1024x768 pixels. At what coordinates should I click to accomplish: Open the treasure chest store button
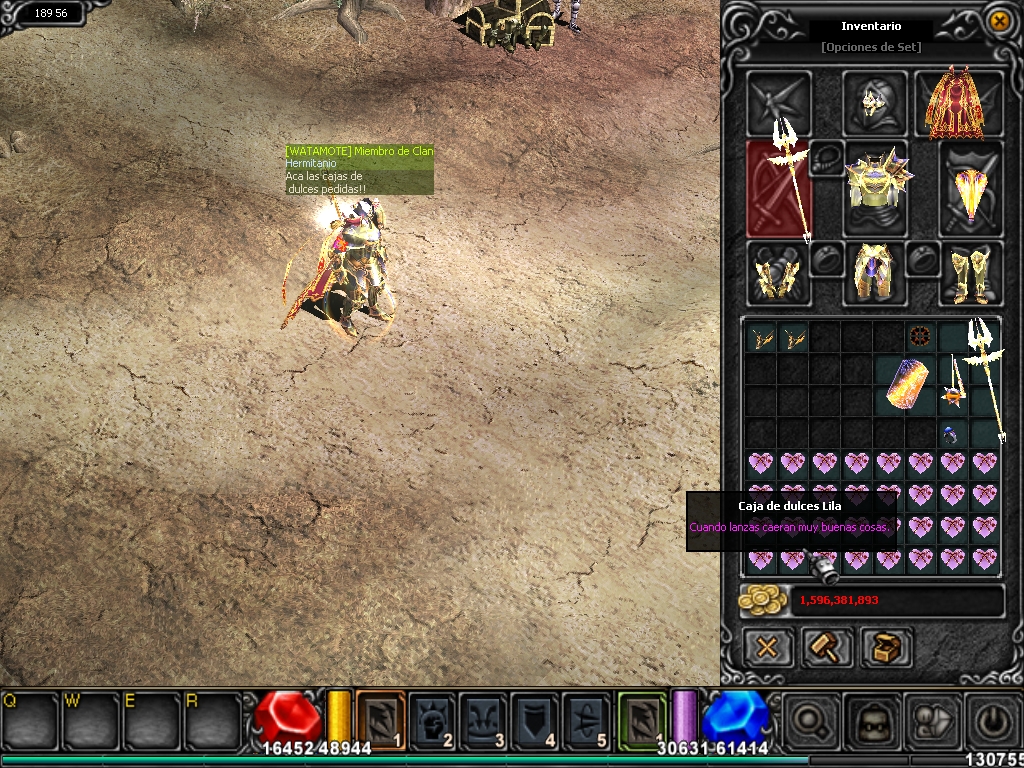click(886, 647)
